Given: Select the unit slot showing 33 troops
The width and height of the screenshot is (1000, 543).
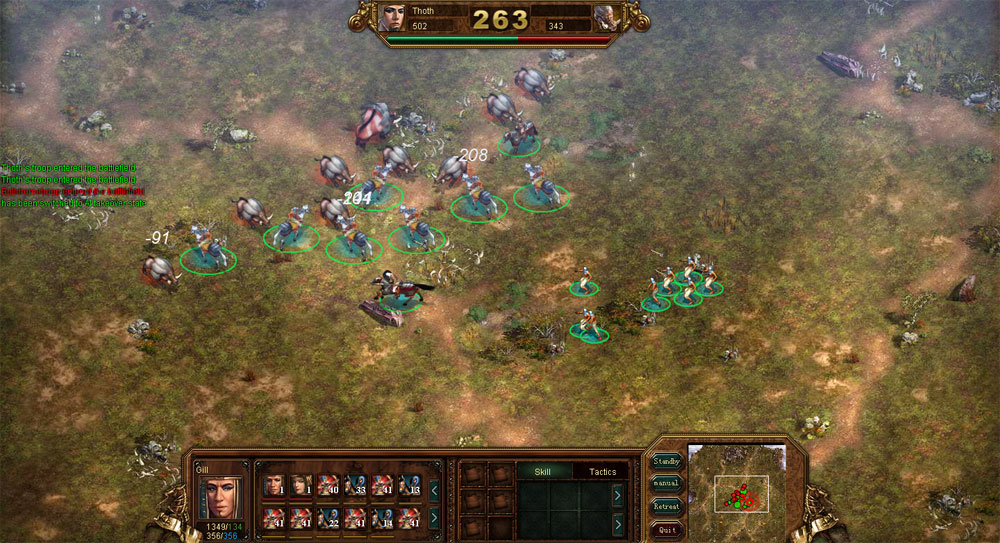Looking at the screenshot, I should pyautogui.click(x=355, y=486).
